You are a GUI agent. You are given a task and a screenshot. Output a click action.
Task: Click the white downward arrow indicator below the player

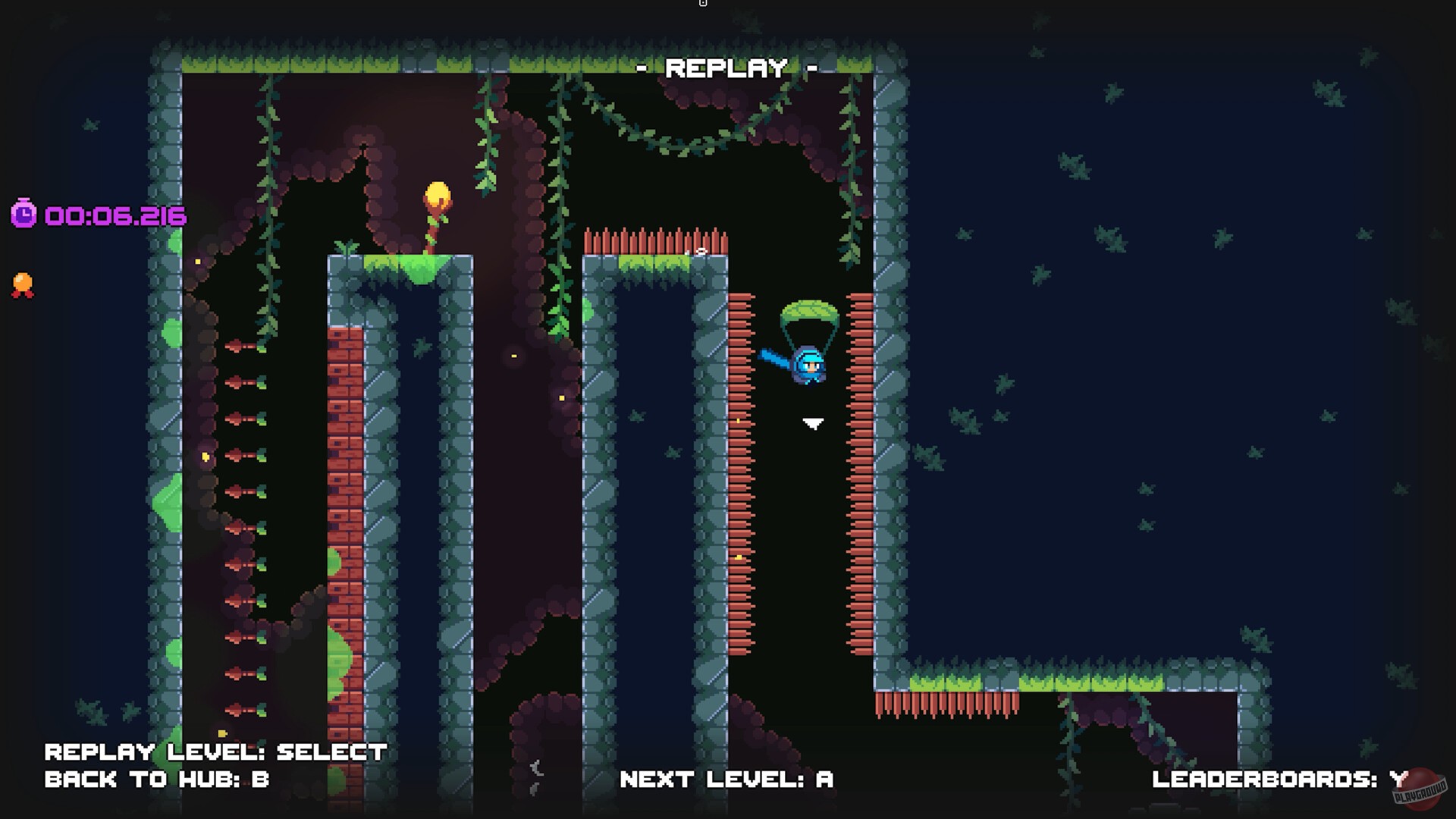[813, 423]
